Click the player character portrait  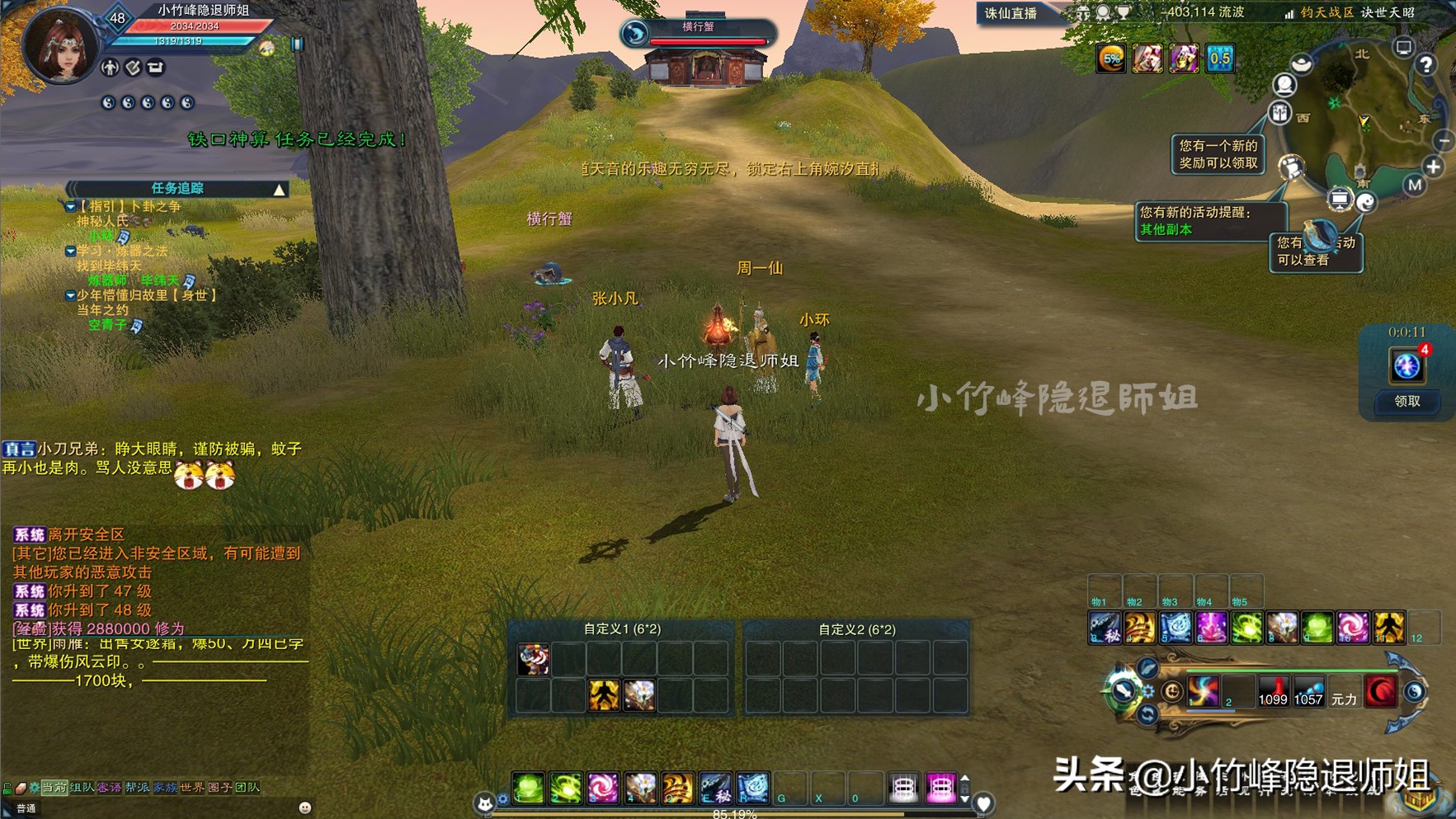click(59, 45)
